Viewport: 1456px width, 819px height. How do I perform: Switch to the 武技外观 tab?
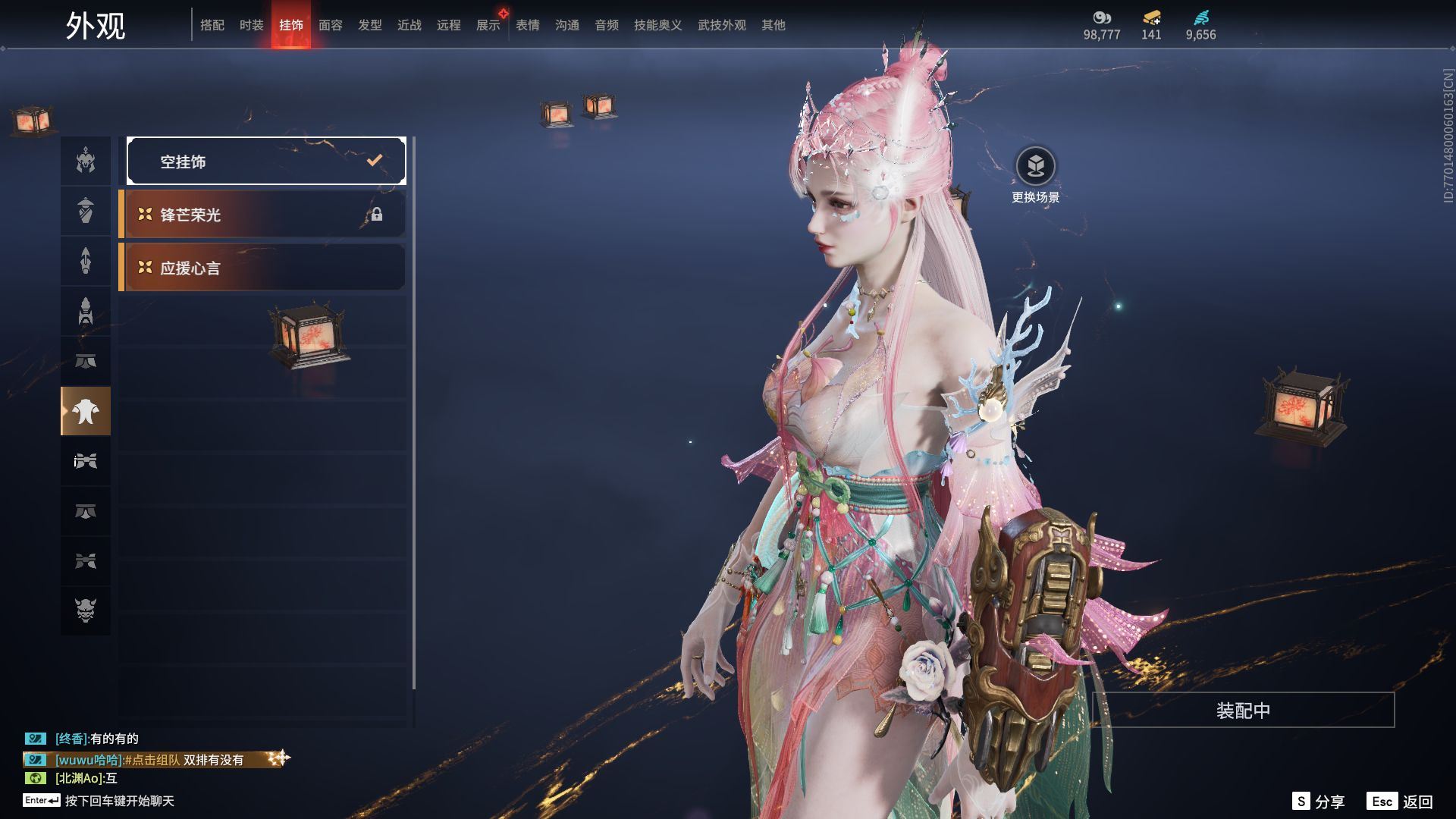(722, 25)
